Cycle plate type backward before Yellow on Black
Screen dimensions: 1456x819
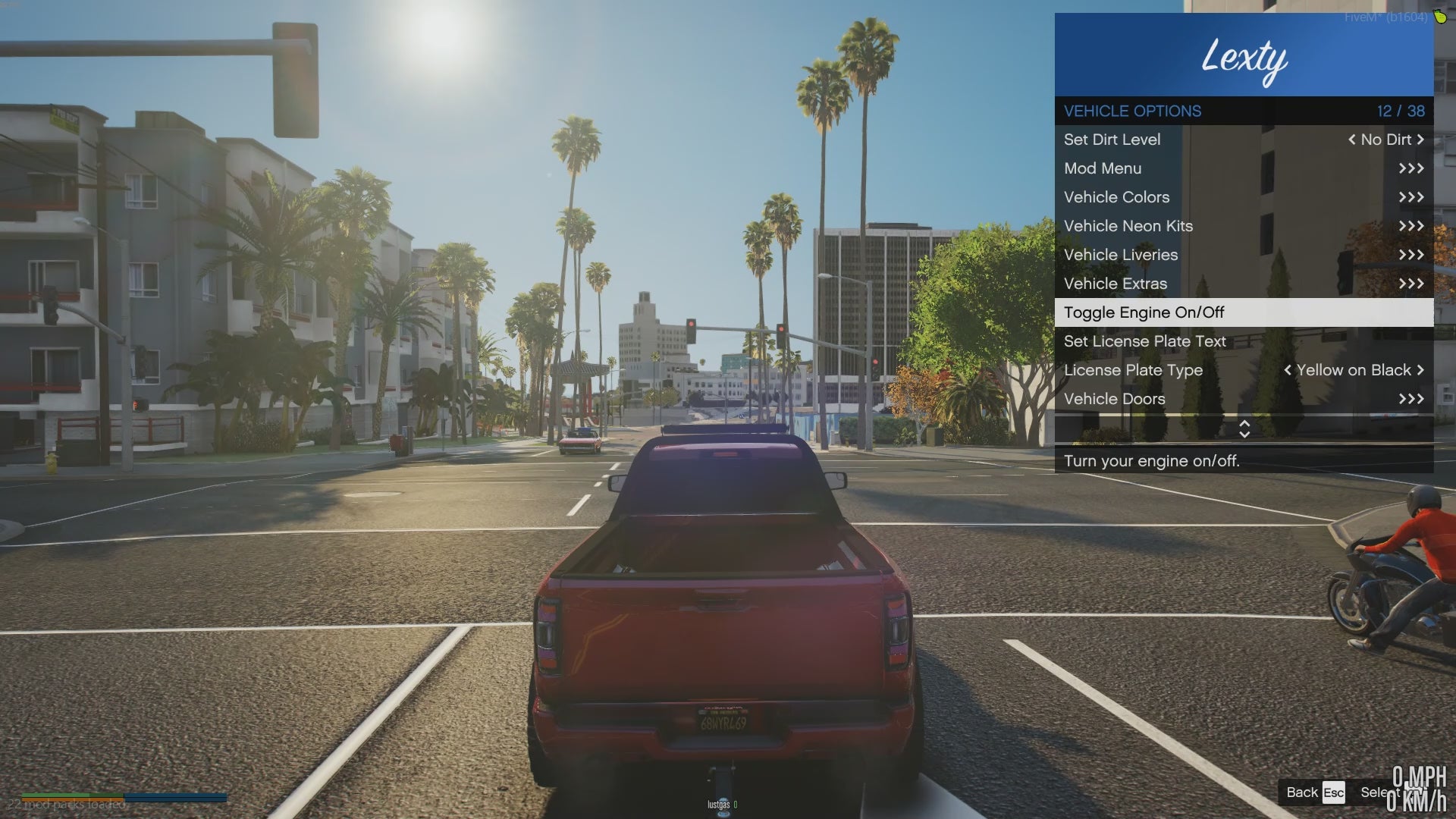click(x=1287, y=370)
